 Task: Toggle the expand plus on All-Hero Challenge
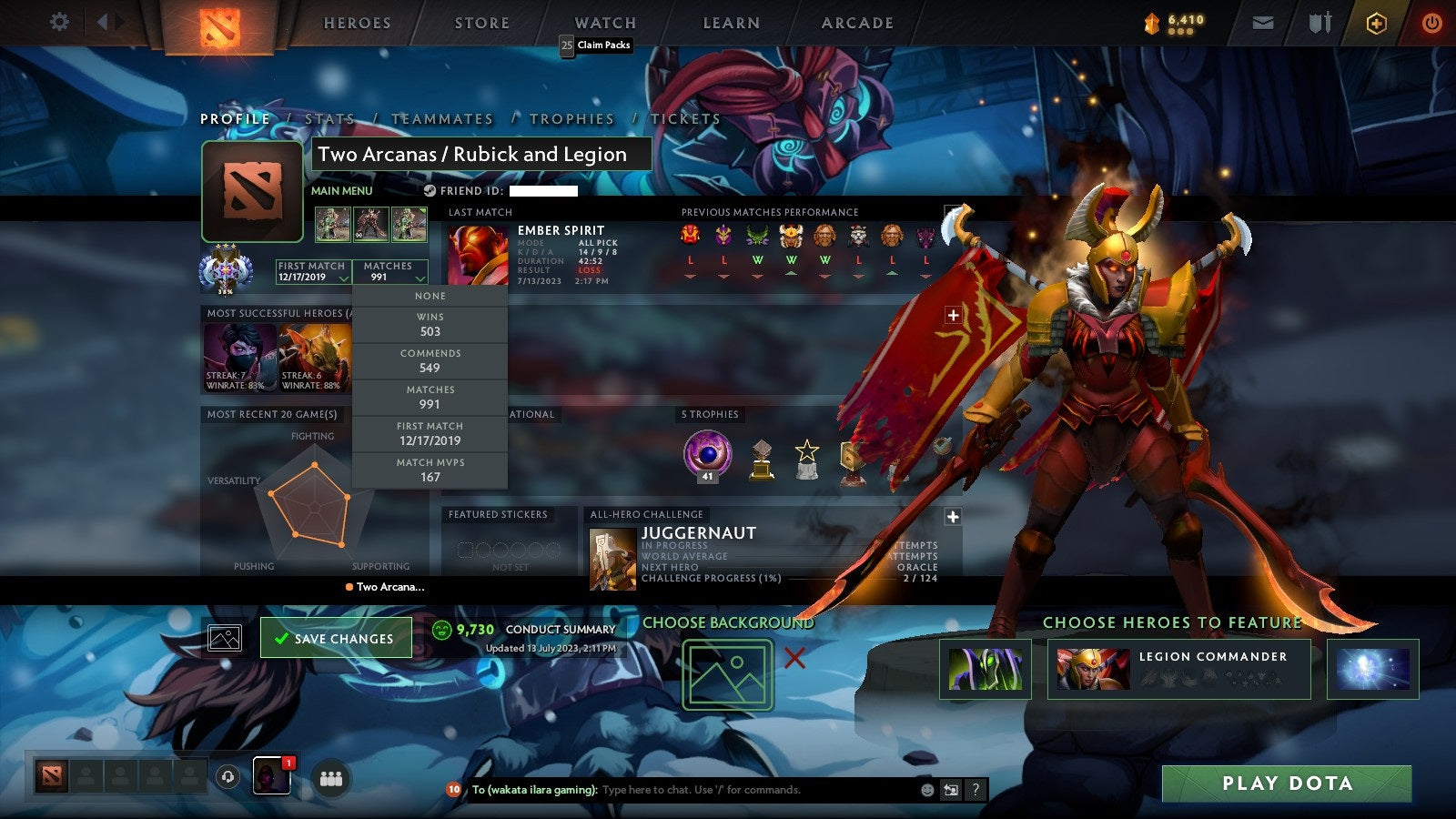coord(954,517)
